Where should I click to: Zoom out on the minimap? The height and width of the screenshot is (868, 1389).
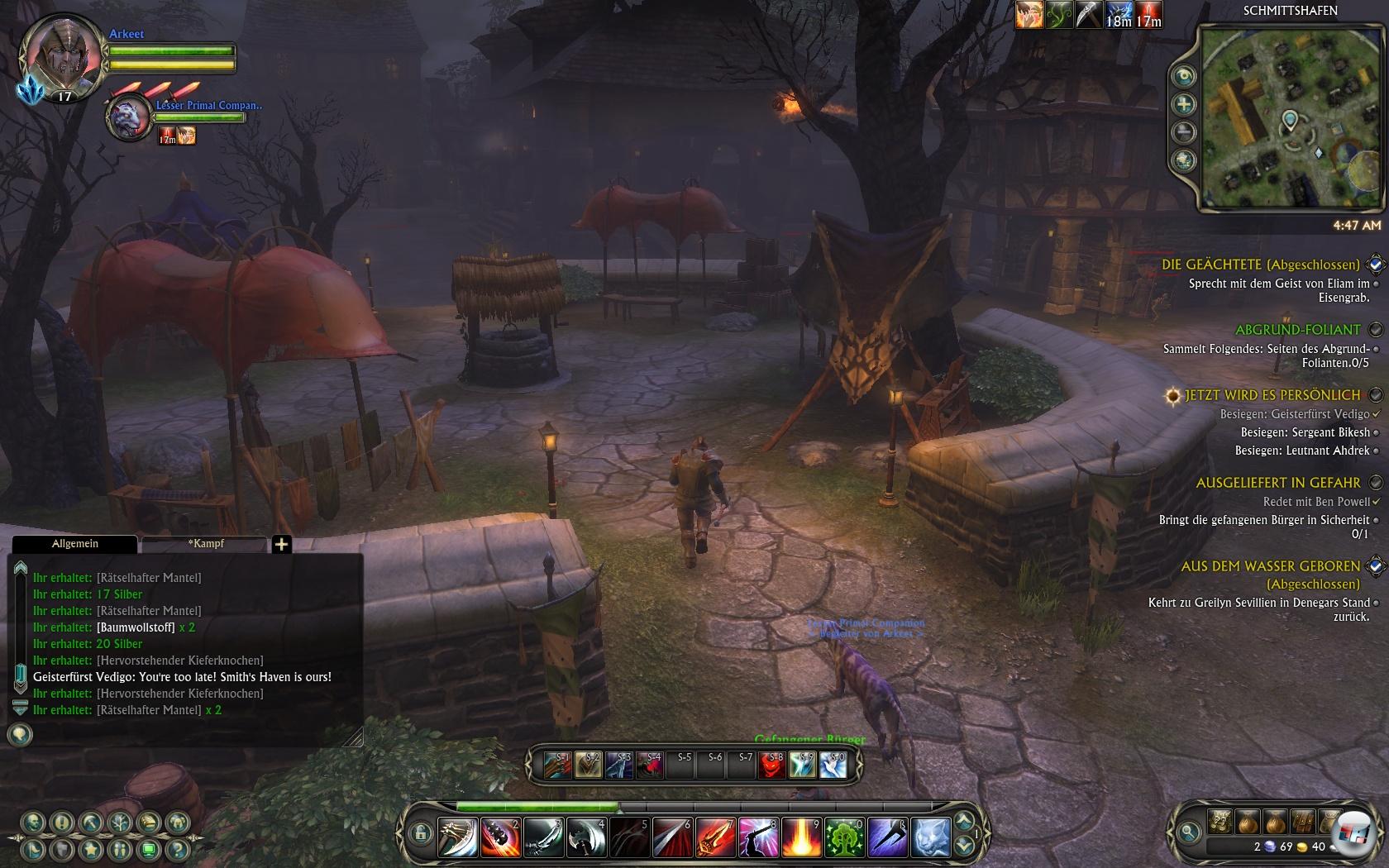(x=1184, y=132)
